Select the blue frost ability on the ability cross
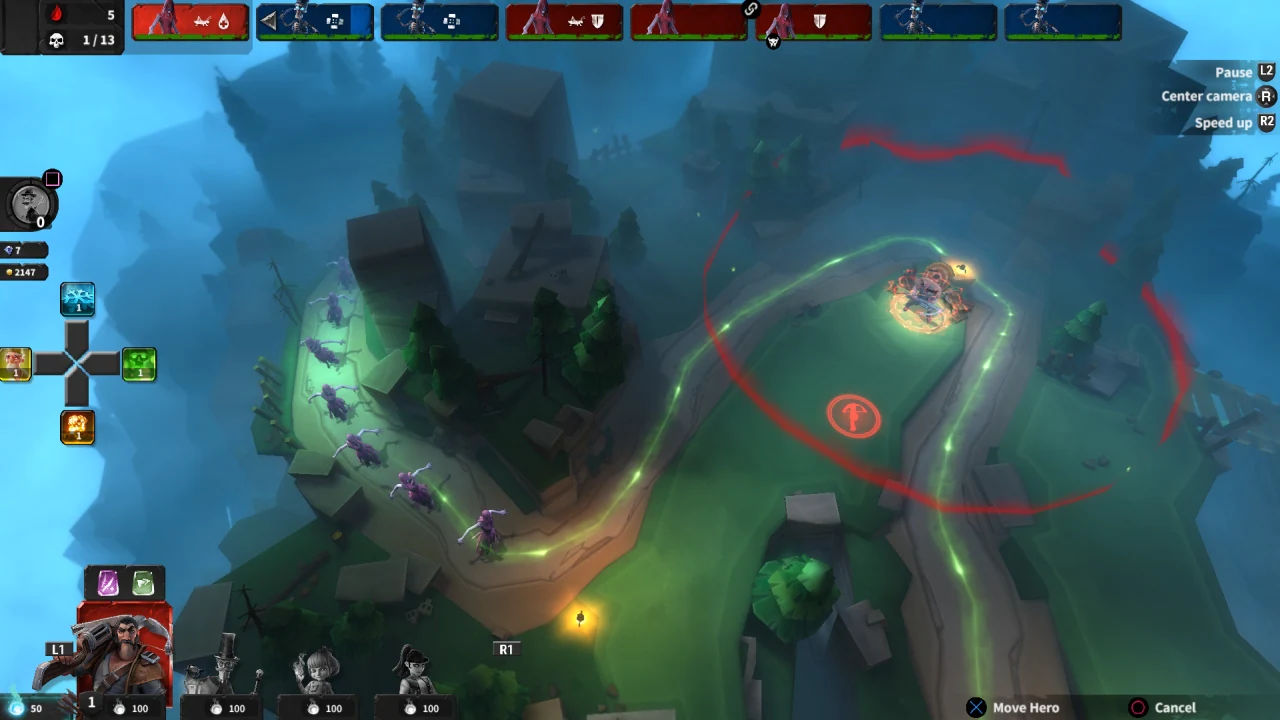 click(78, 298)
